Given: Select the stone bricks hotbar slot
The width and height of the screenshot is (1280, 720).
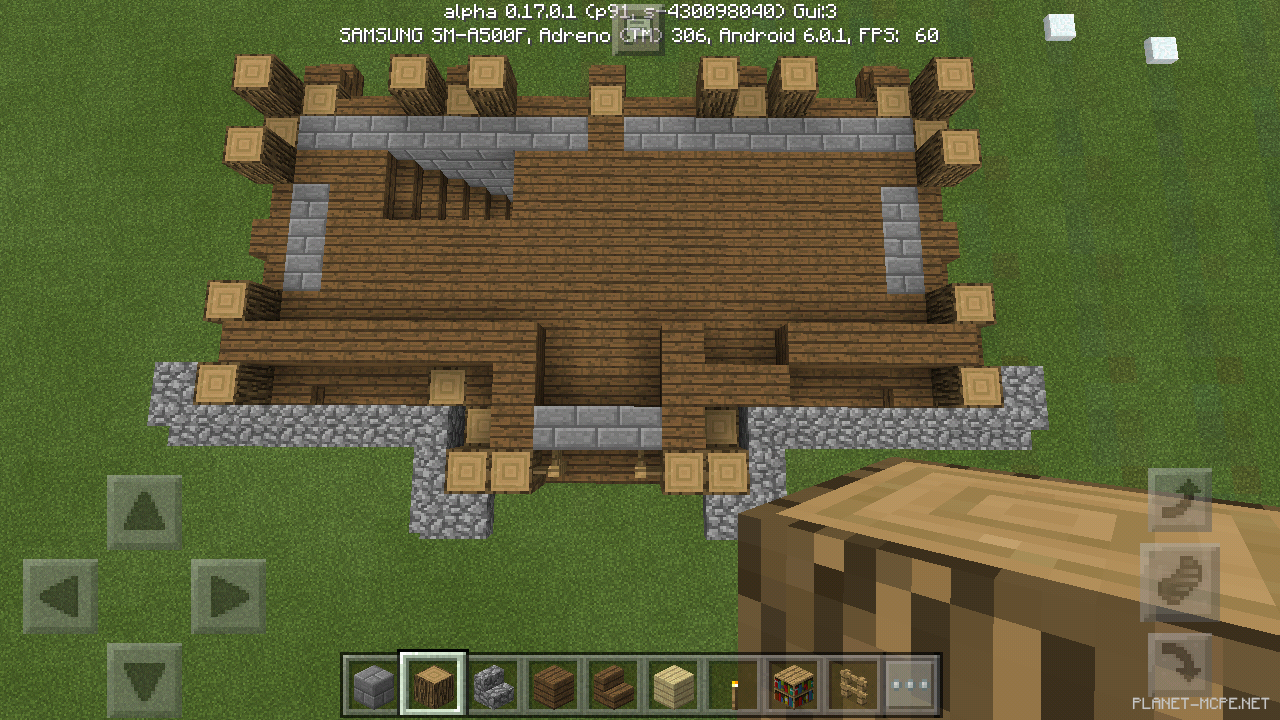Looking at the screenshot, I should pyautogui.click(x=372, y=685).
